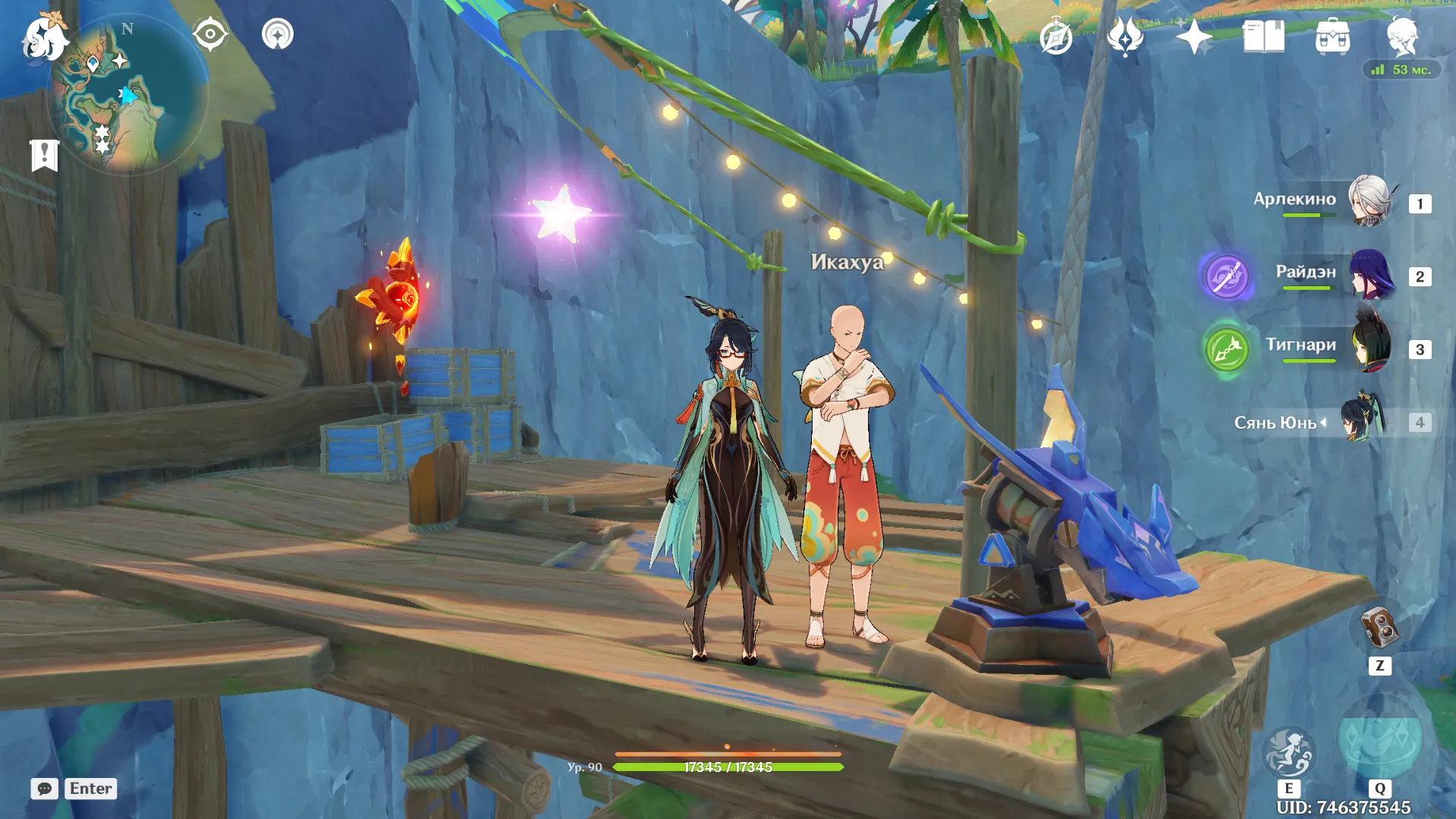1456x819 pixels.
Task: Open the compass events icon
Action: coord(1056,36)
